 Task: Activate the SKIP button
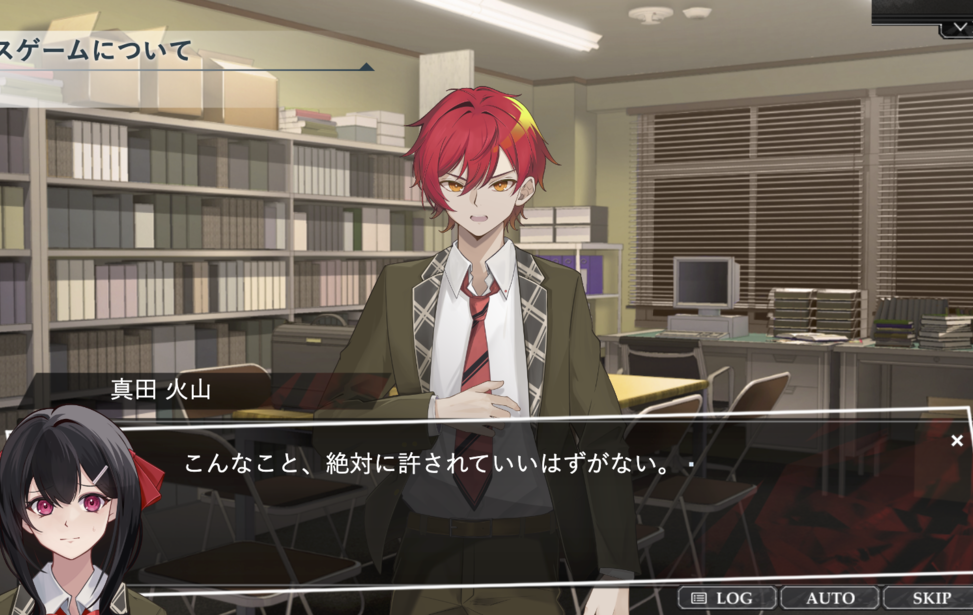pos(930,598)
